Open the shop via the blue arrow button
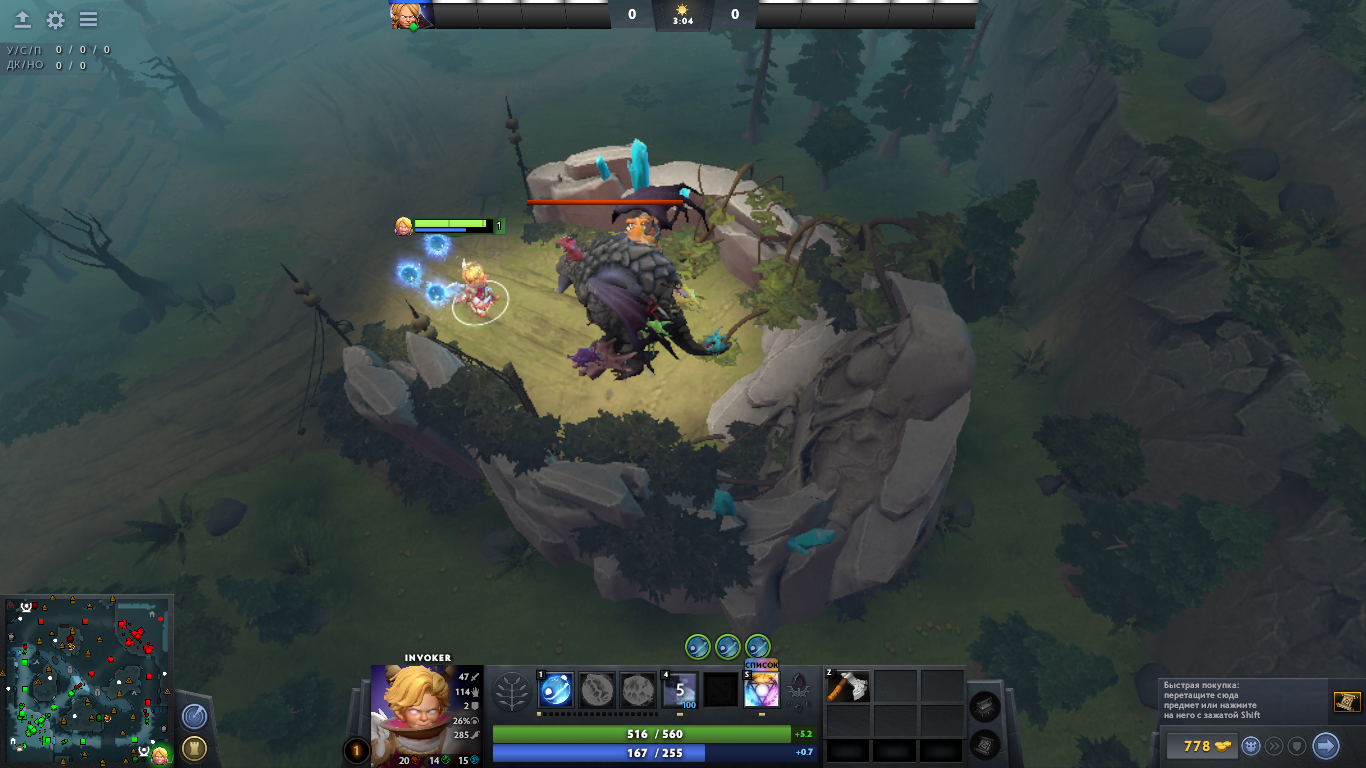Viewport: 1366px width, 768px height. point(1325,746)
